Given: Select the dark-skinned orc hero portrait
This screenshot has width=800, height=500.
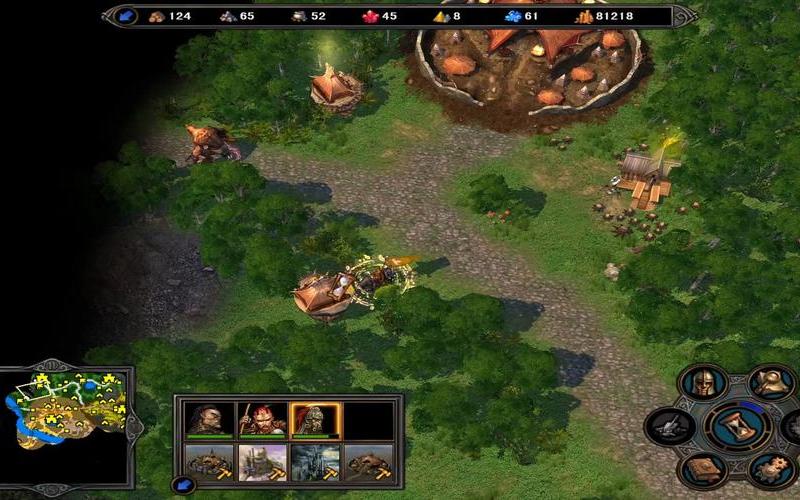Looking at the screenshot, I should (210, 420).
